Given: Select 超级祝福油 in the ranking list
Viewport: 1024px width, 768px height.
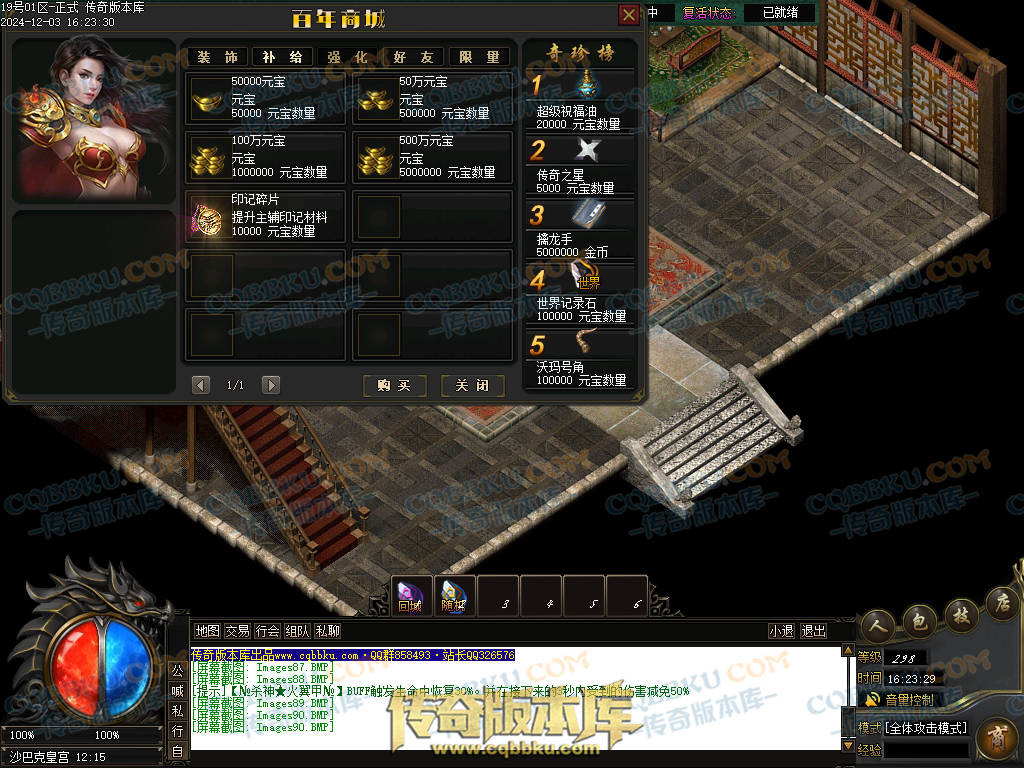Looking at the screenshot, I should pos(580,101).
